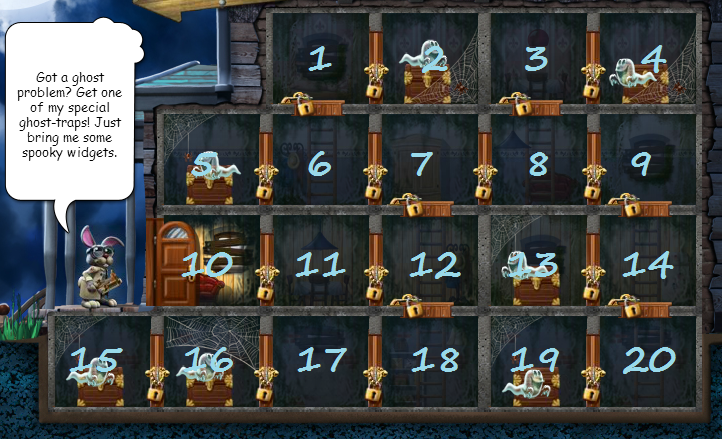Select level 5 room
This screenshot has width=722, height=439.
tap(208, 162)
